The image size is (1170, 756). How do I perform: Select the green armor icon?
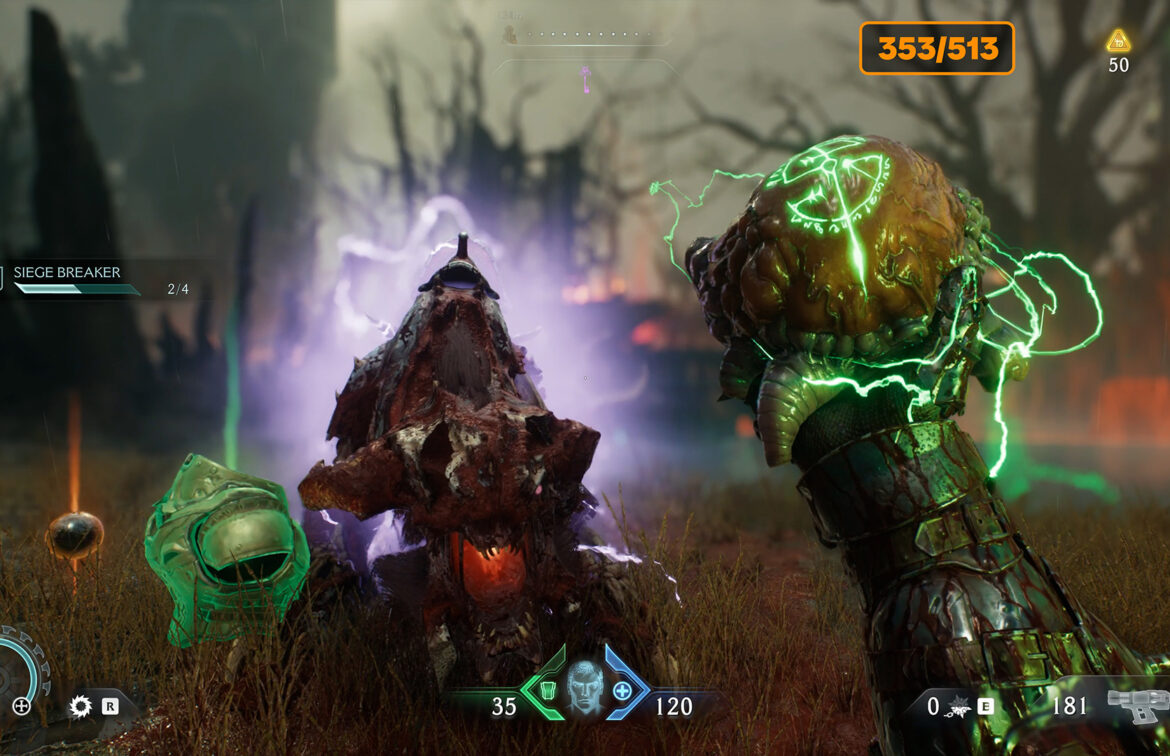(547, 691)
